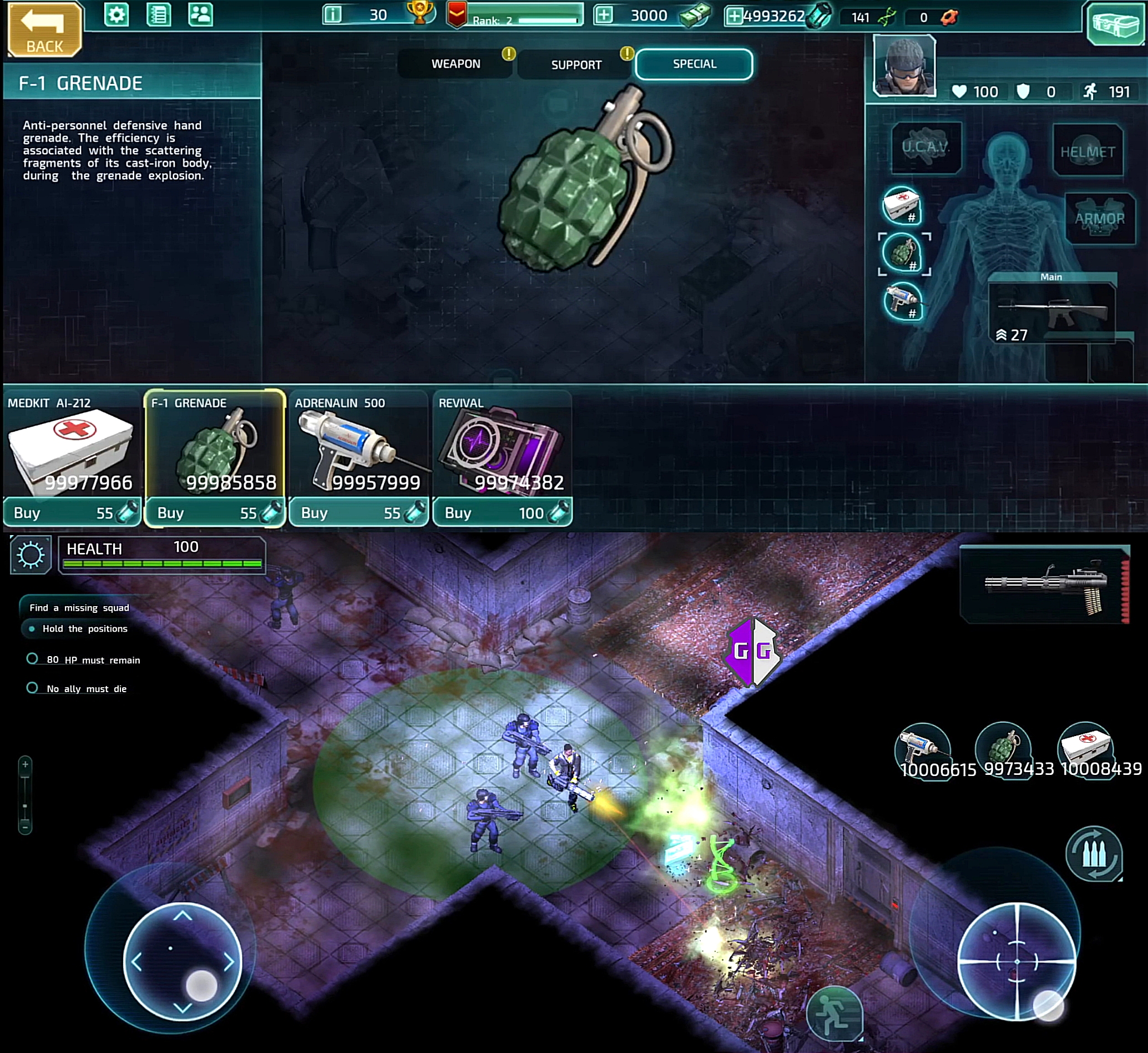Select the Revival item card
Viewport: 1148px width, 1053px height.
coord(502,445)
